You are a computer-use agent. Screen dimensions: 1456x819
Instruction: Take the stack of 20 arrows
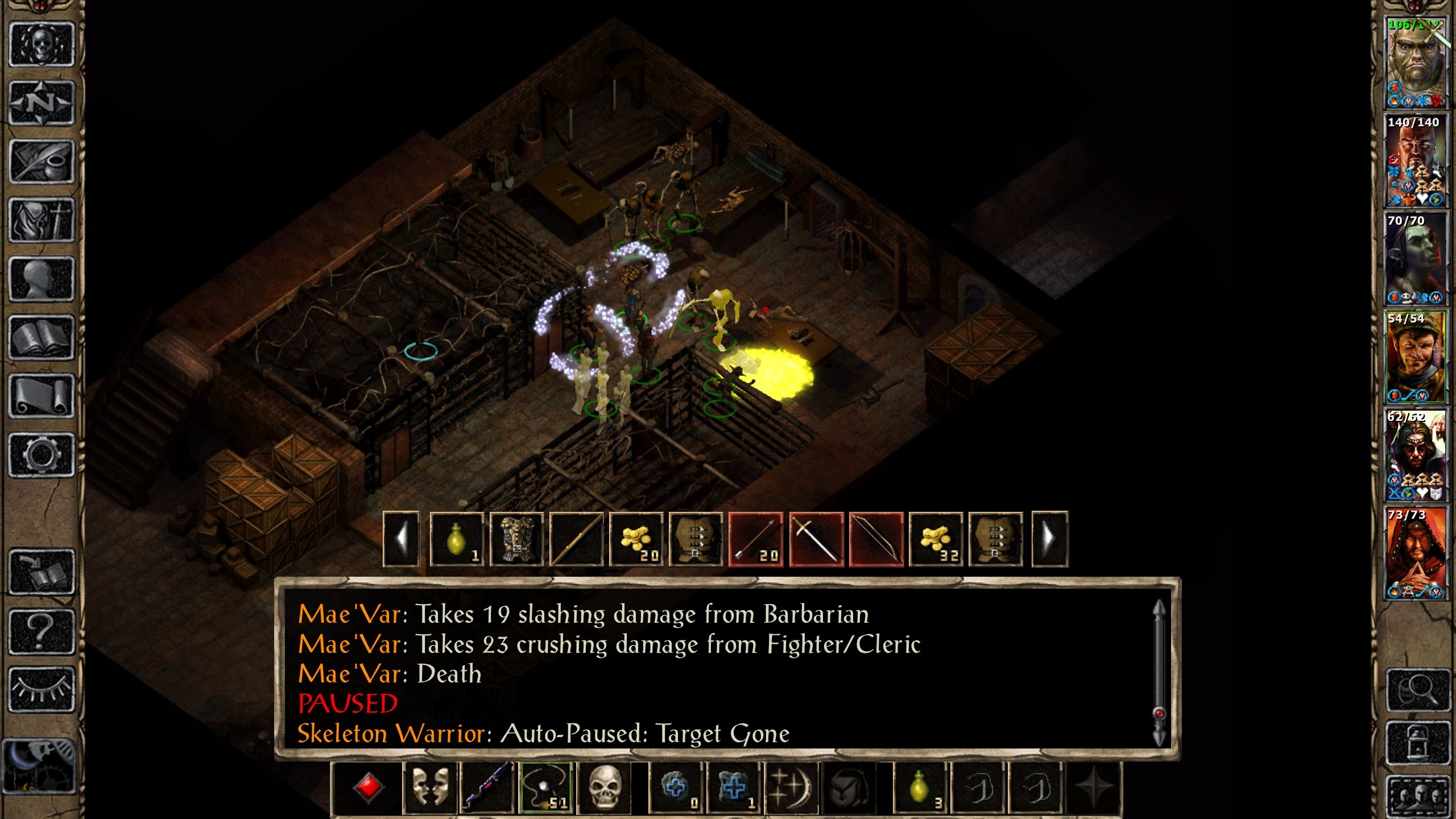756,539
